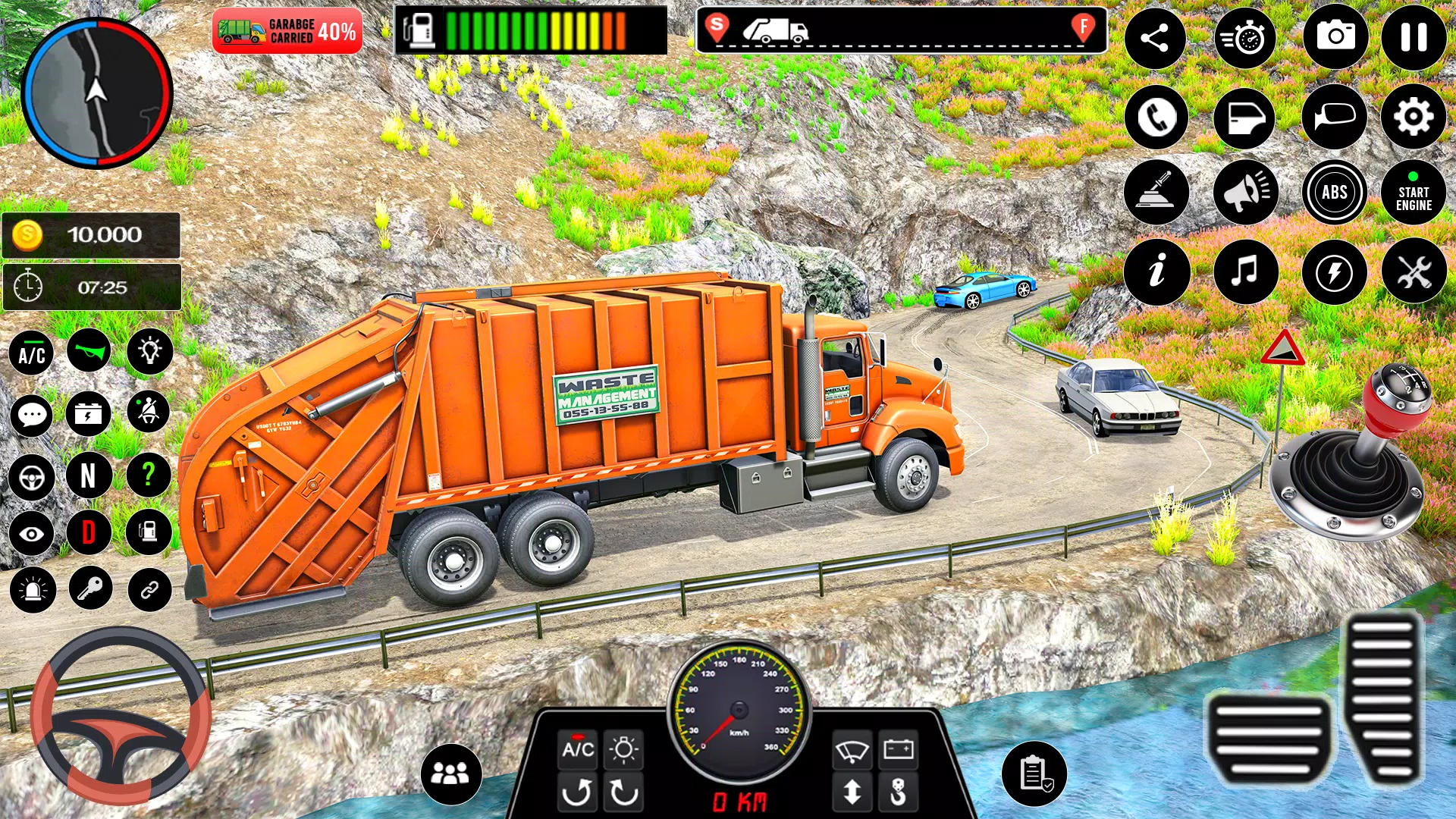
Task: Click the green question mark help icon
Action: point(149,476)
